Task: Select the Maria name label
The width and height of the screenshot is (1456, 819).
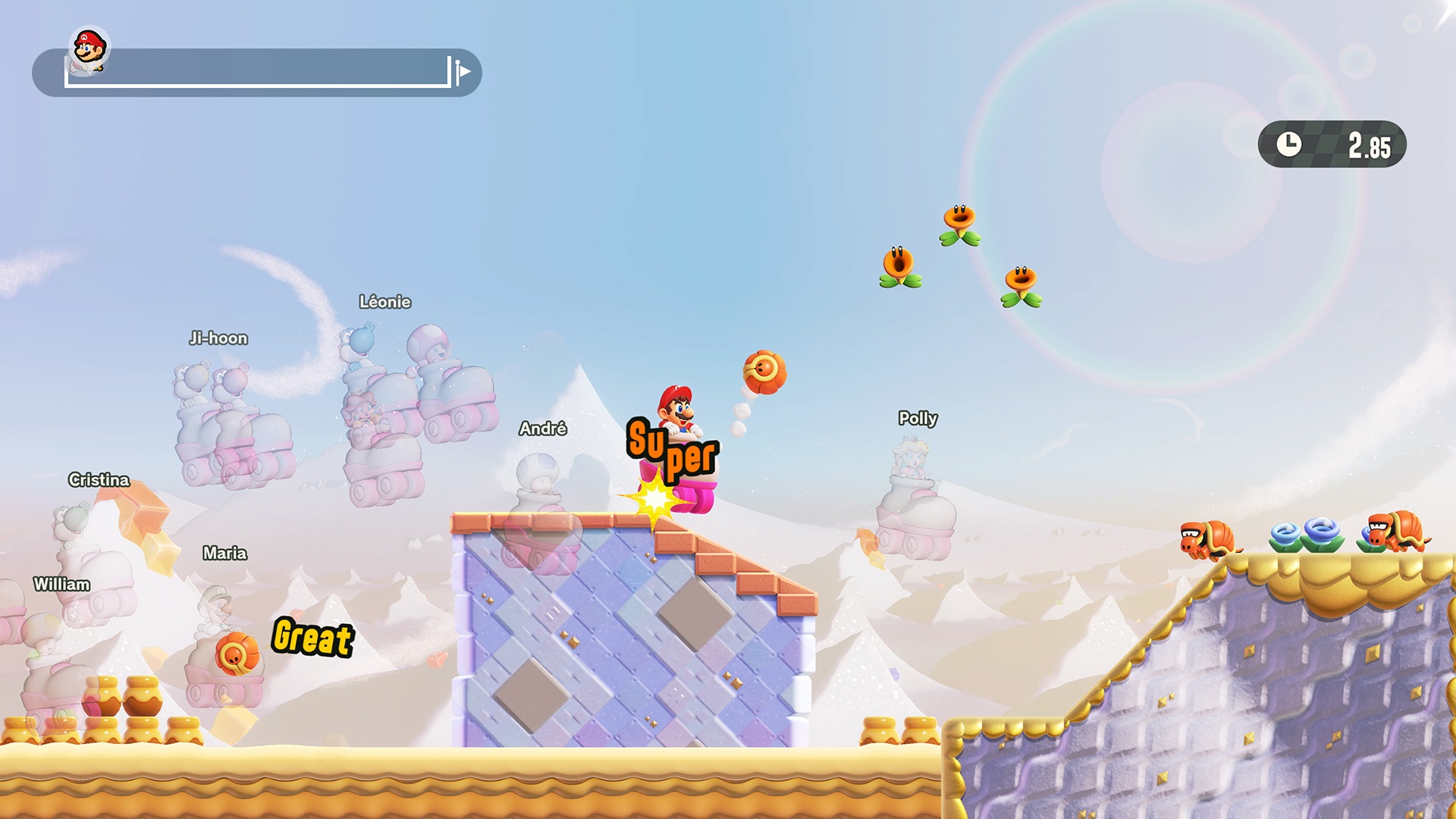Action: pos(225,554)
